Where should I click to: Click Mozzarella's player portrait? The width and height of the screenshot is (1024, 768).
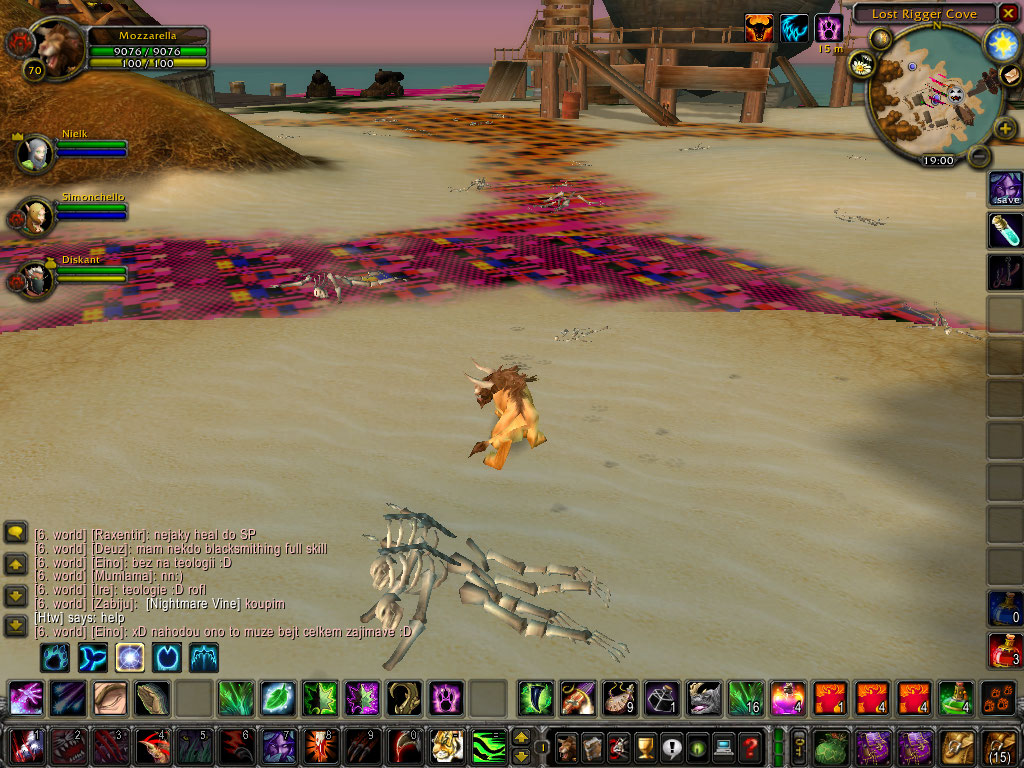(x=60, y=50)
